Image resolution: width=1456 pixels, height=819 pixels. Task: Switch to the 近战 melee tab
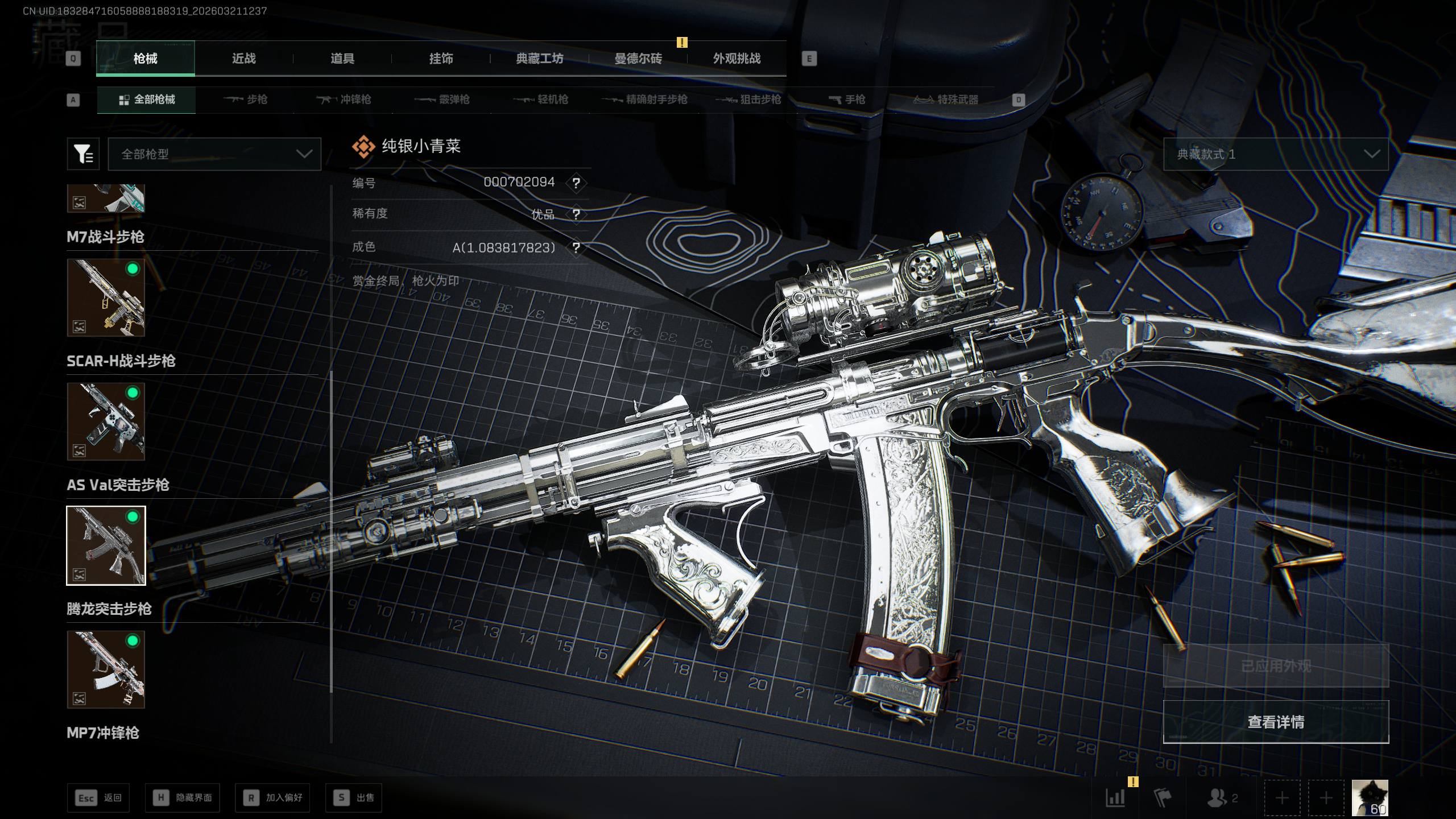tap(243, 59)
